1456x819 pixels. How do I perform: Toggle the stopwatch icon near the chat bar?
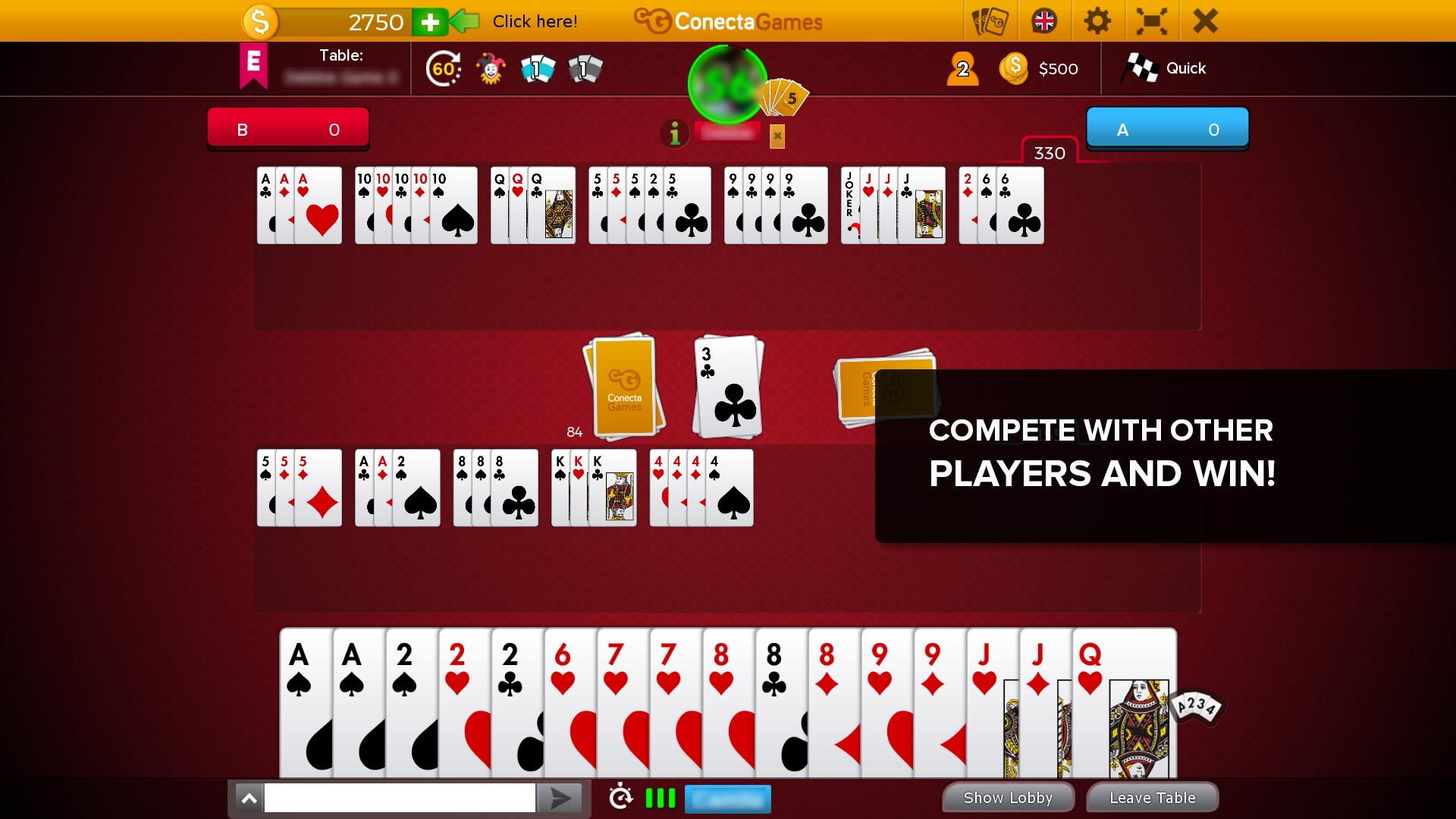pos(622,798)
